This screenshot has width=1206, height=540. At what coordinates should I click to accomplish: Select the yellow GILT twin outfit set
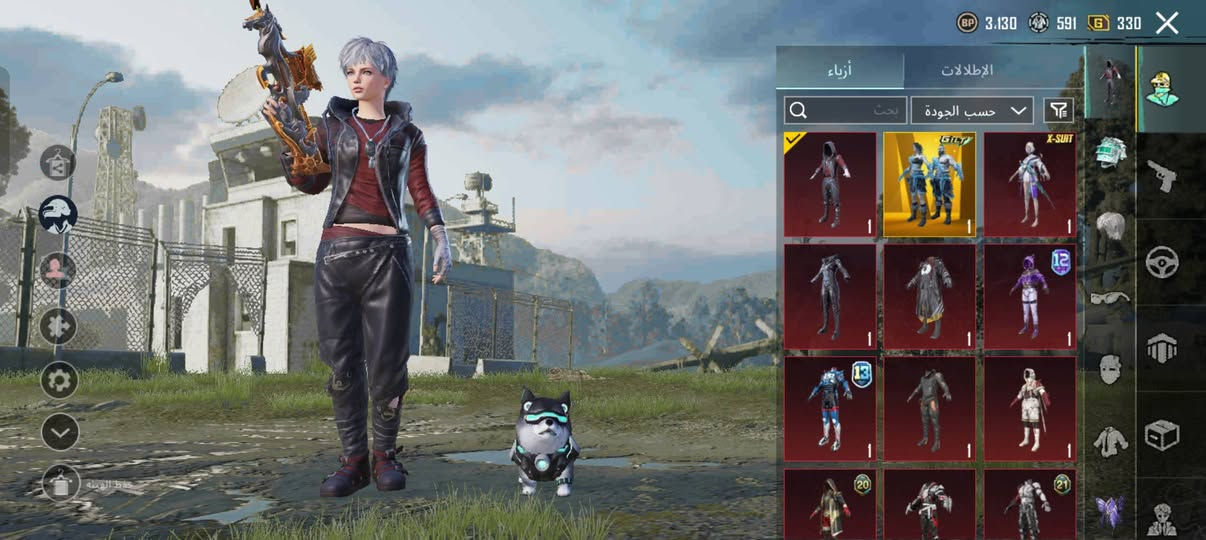(929, 185)
